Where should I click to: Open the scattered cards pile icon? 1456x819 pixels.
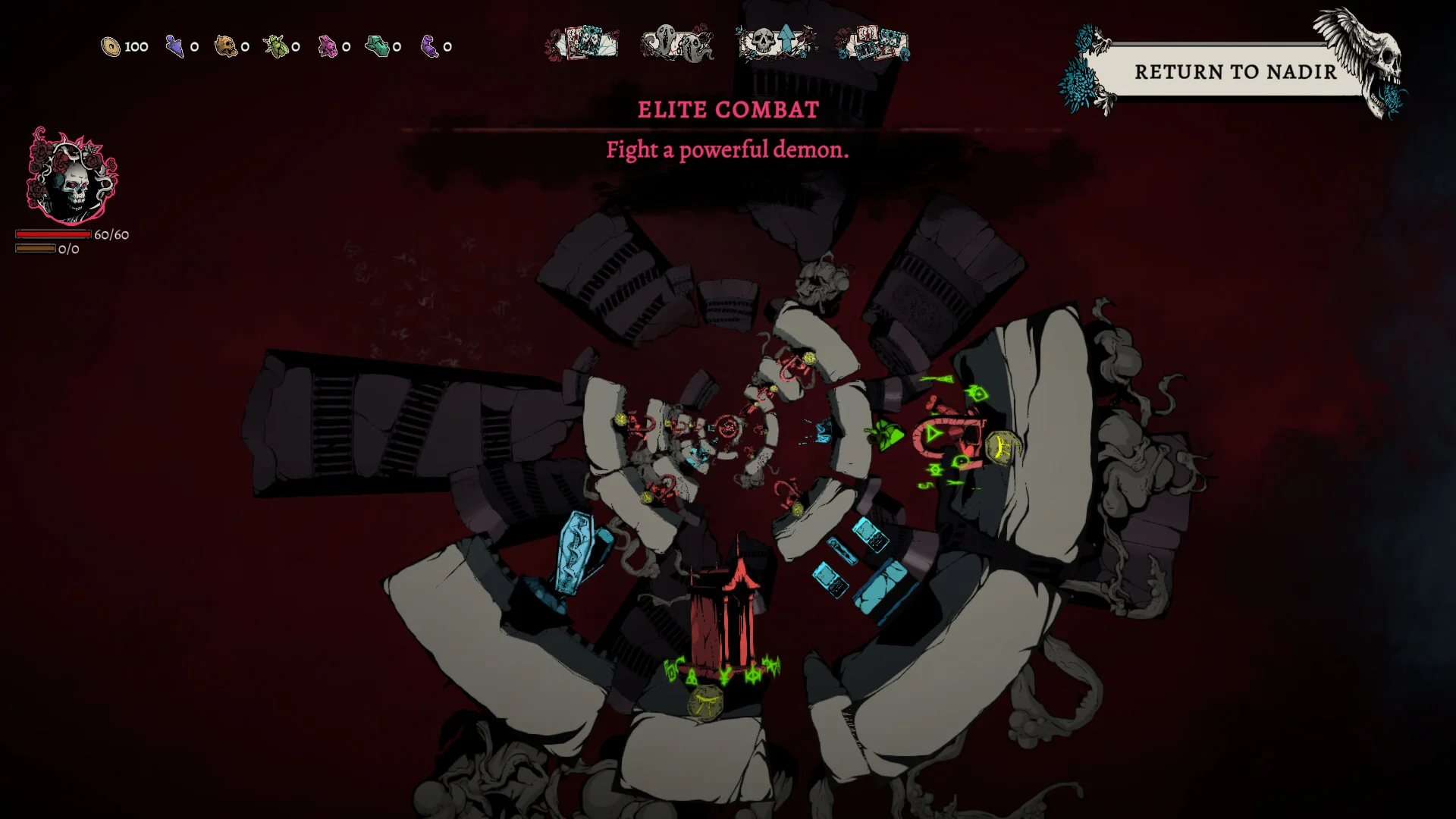[872, 43]
